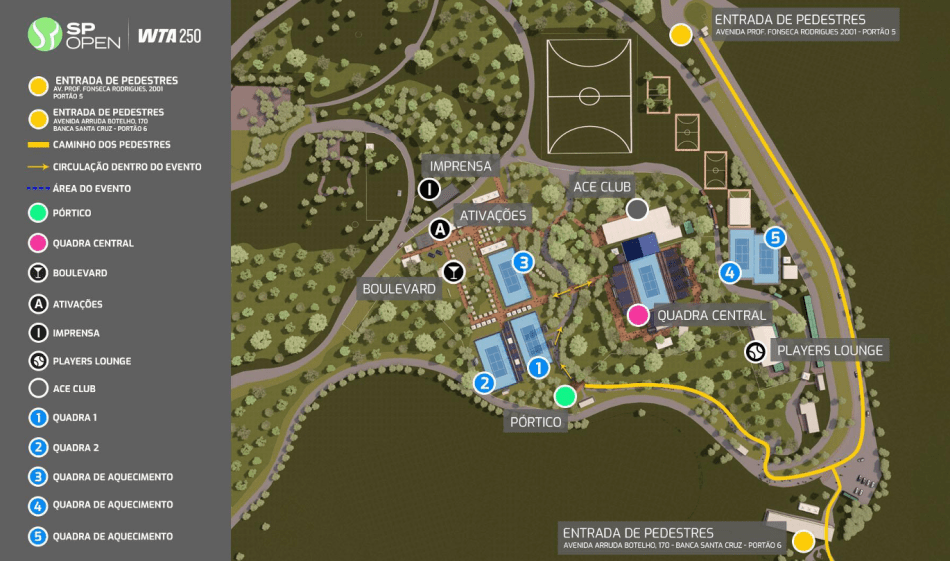
Task: Click the Players Lounge legend entry
Action: tap(91, 361)
